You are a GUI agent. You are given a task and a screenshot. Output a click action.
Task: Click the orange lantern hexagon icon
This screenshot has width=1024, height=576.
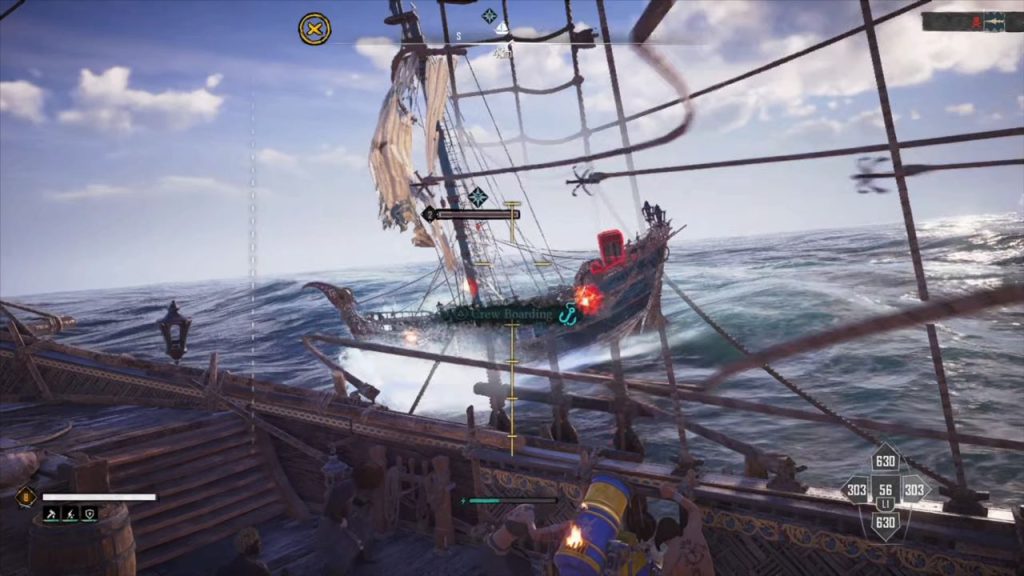[24, 495]
